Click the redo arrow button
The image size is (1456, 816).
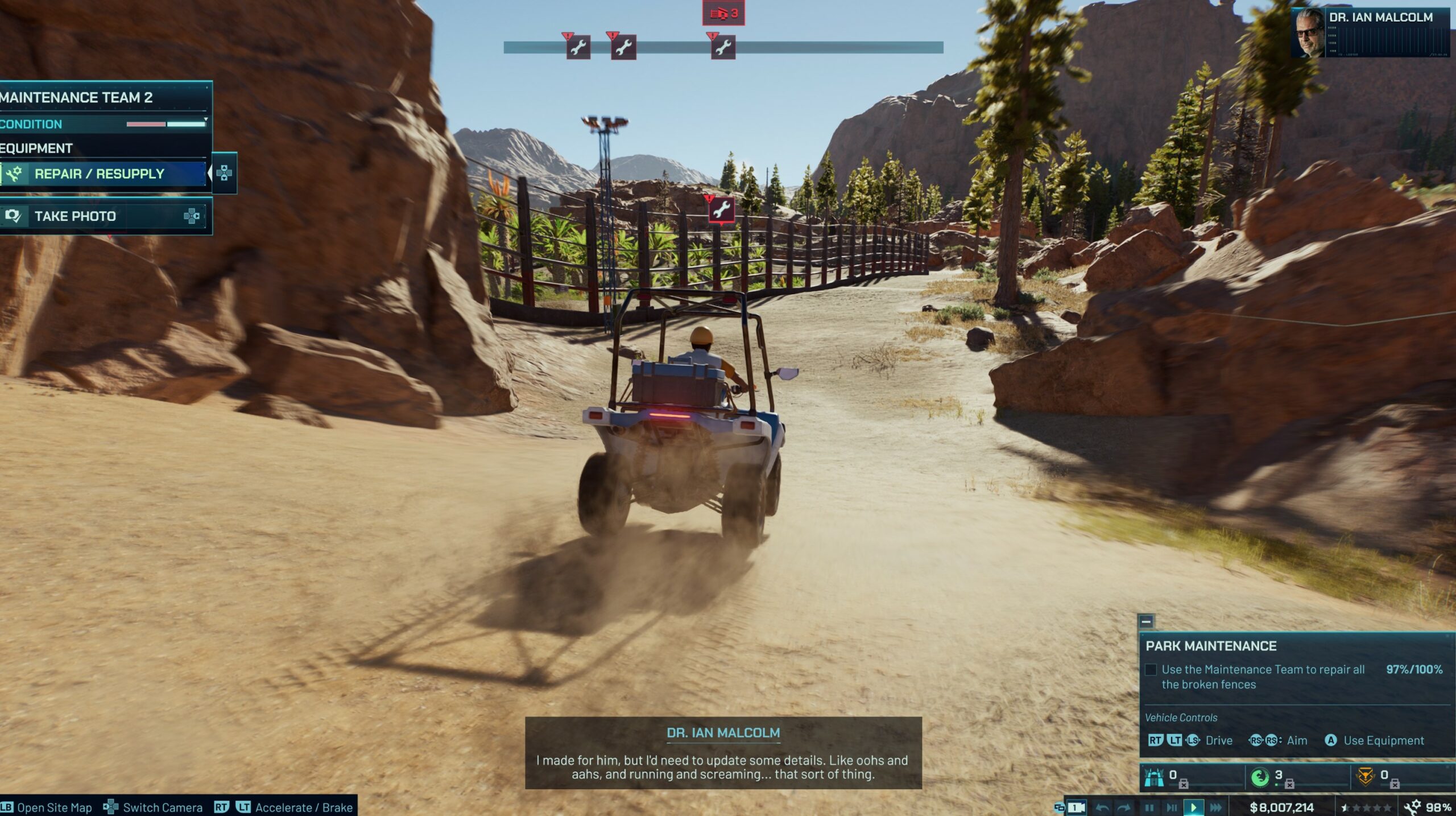(x=1124, y=807)
